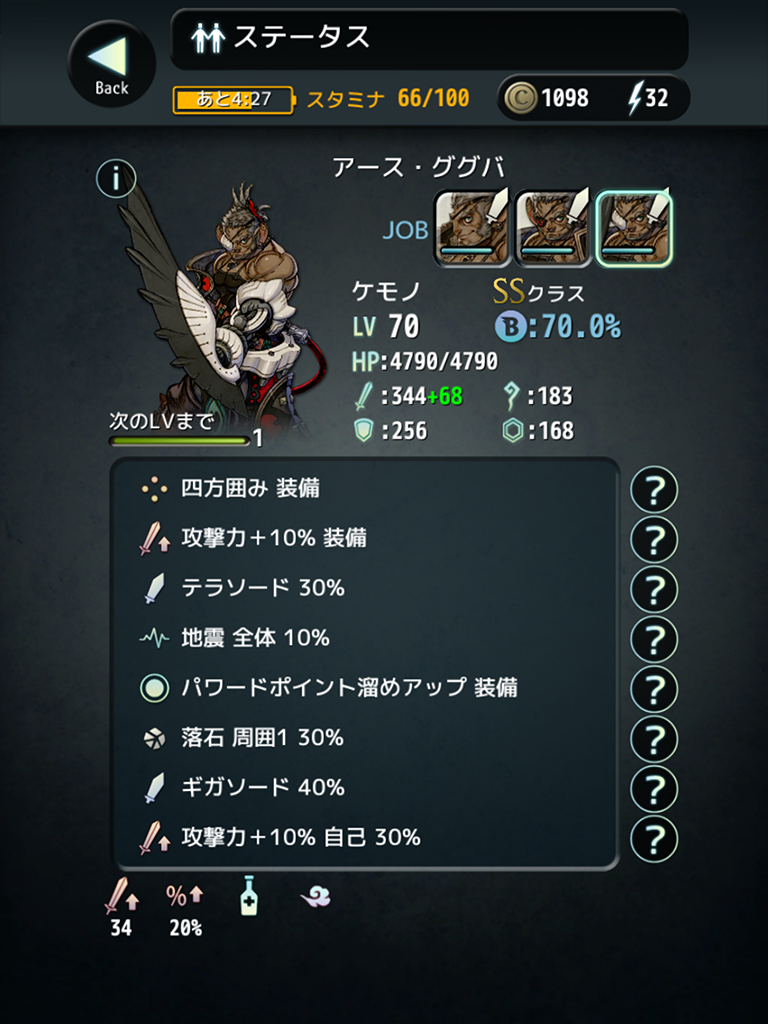Show help for 落石 周囲1 30%

(654, 740)
